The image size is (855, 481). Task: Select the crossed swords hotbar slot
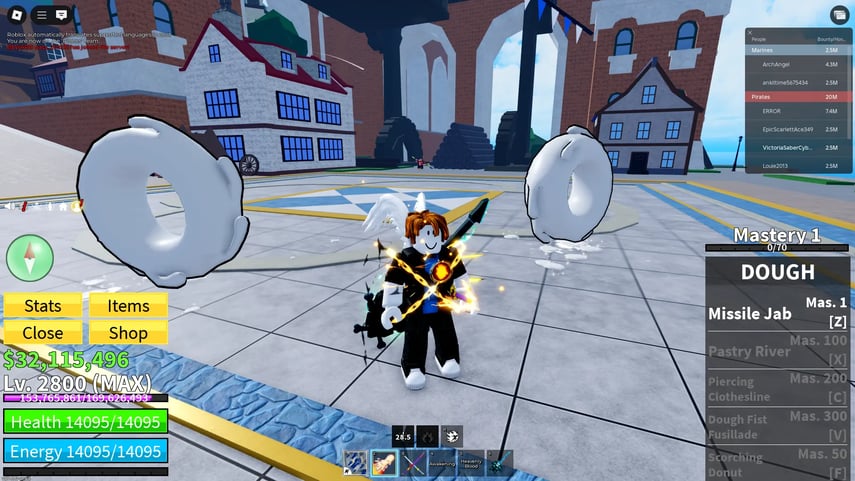click(x=414, y=463)
